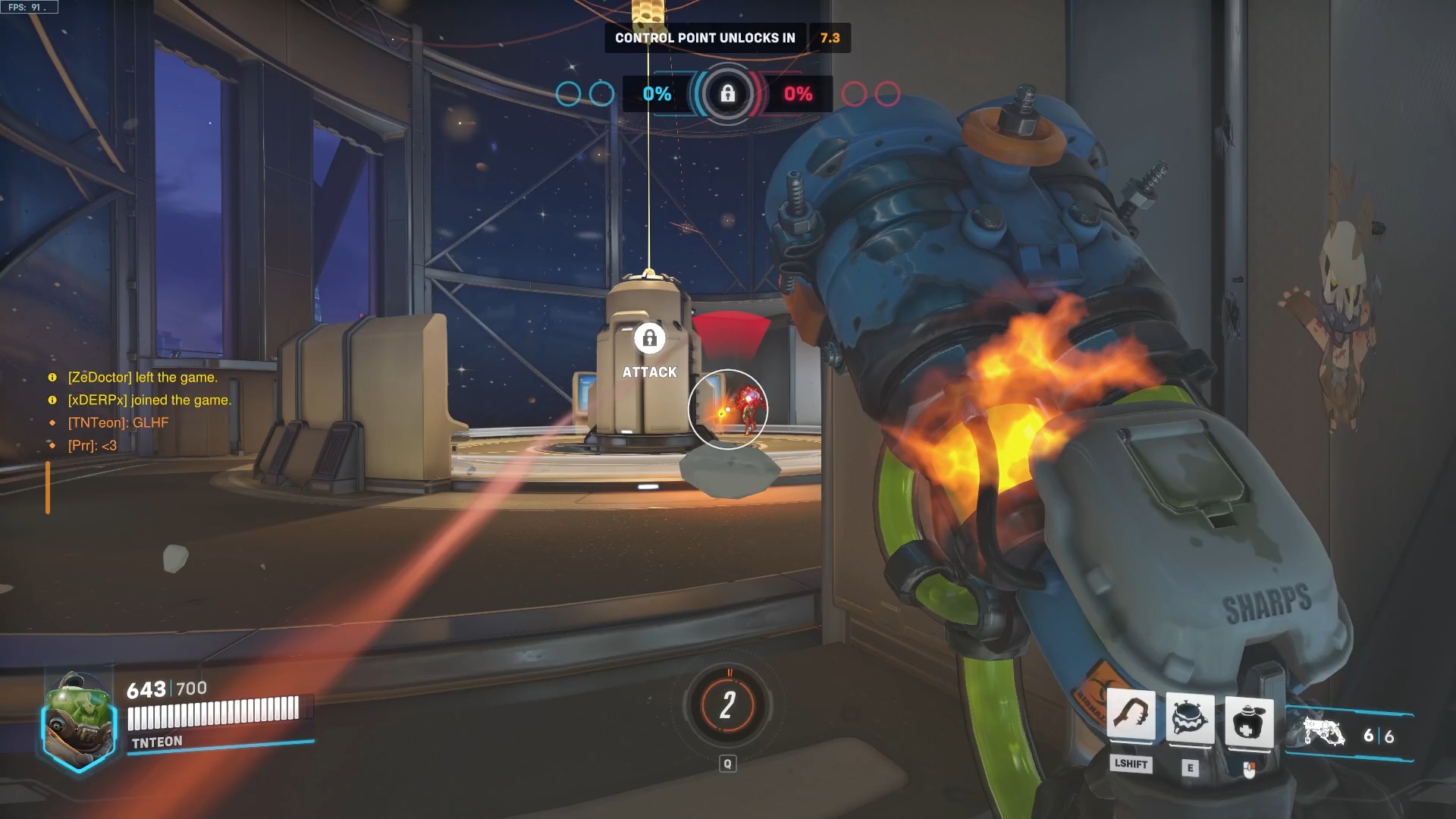The width and height of the screenshot is (1456, 819).
Task: Click the Take A Breather canister icon
Action: (x=1250, y=724)
